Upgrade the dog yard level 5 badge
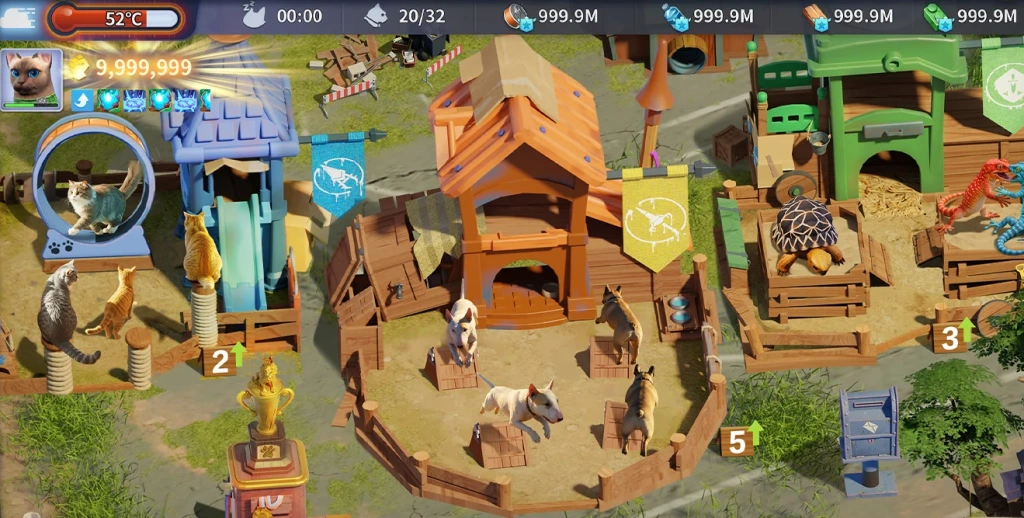This screenshot has height=518, width=1024. click(741, 439)
